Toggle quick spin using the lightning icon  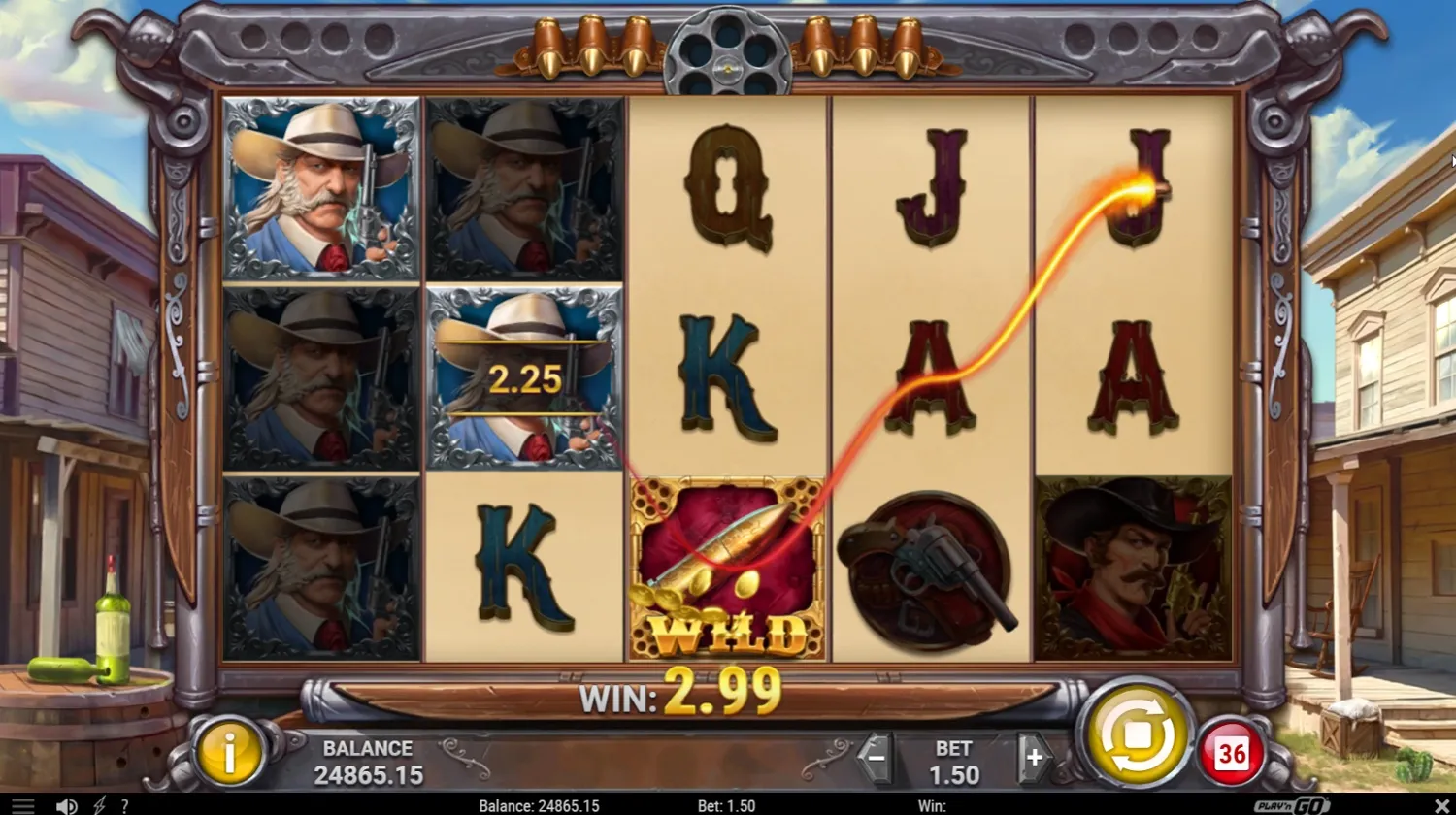(x=97, y=805)
